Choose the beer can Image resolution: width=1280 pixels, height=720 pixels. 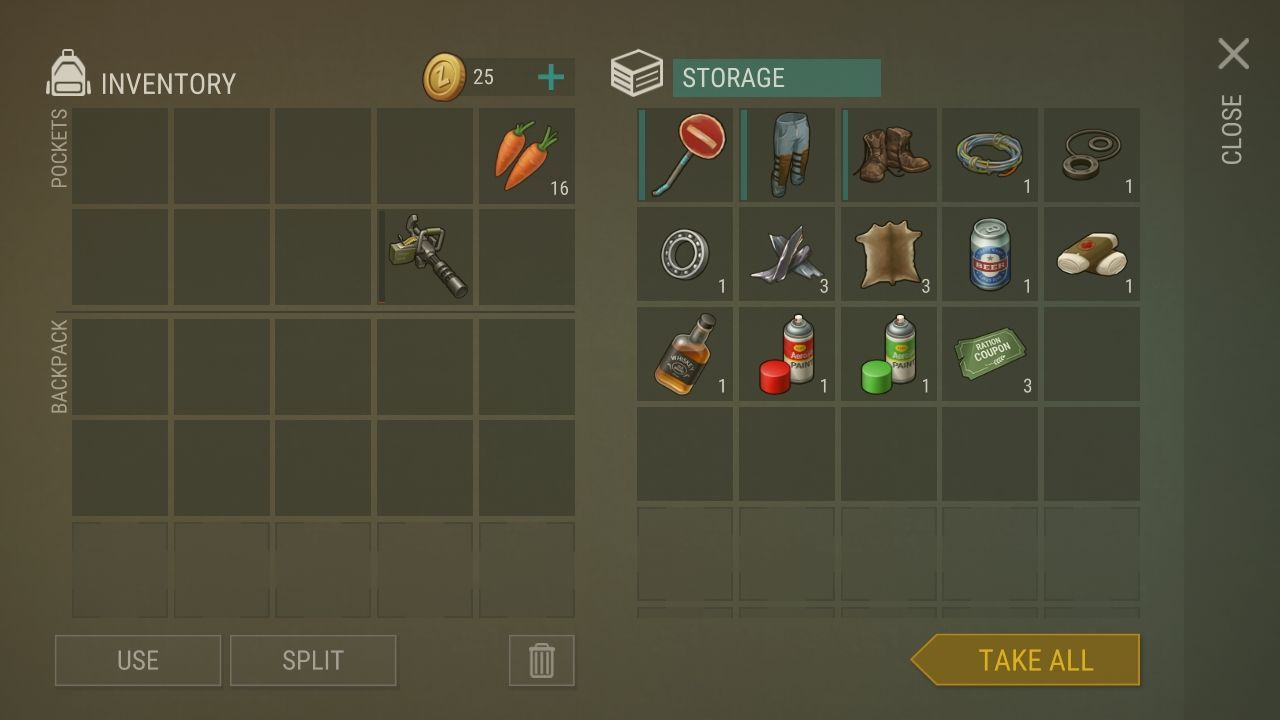(x=991, y=255)
